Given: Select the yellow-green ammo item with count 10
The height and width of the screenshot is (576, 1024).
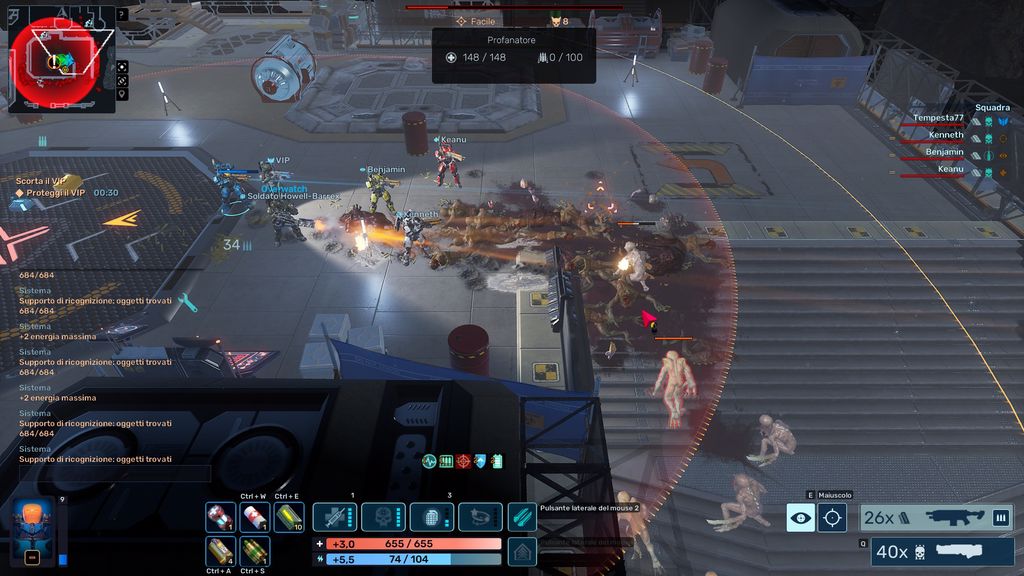Looking at the screenshot, I should click(288, 517).
